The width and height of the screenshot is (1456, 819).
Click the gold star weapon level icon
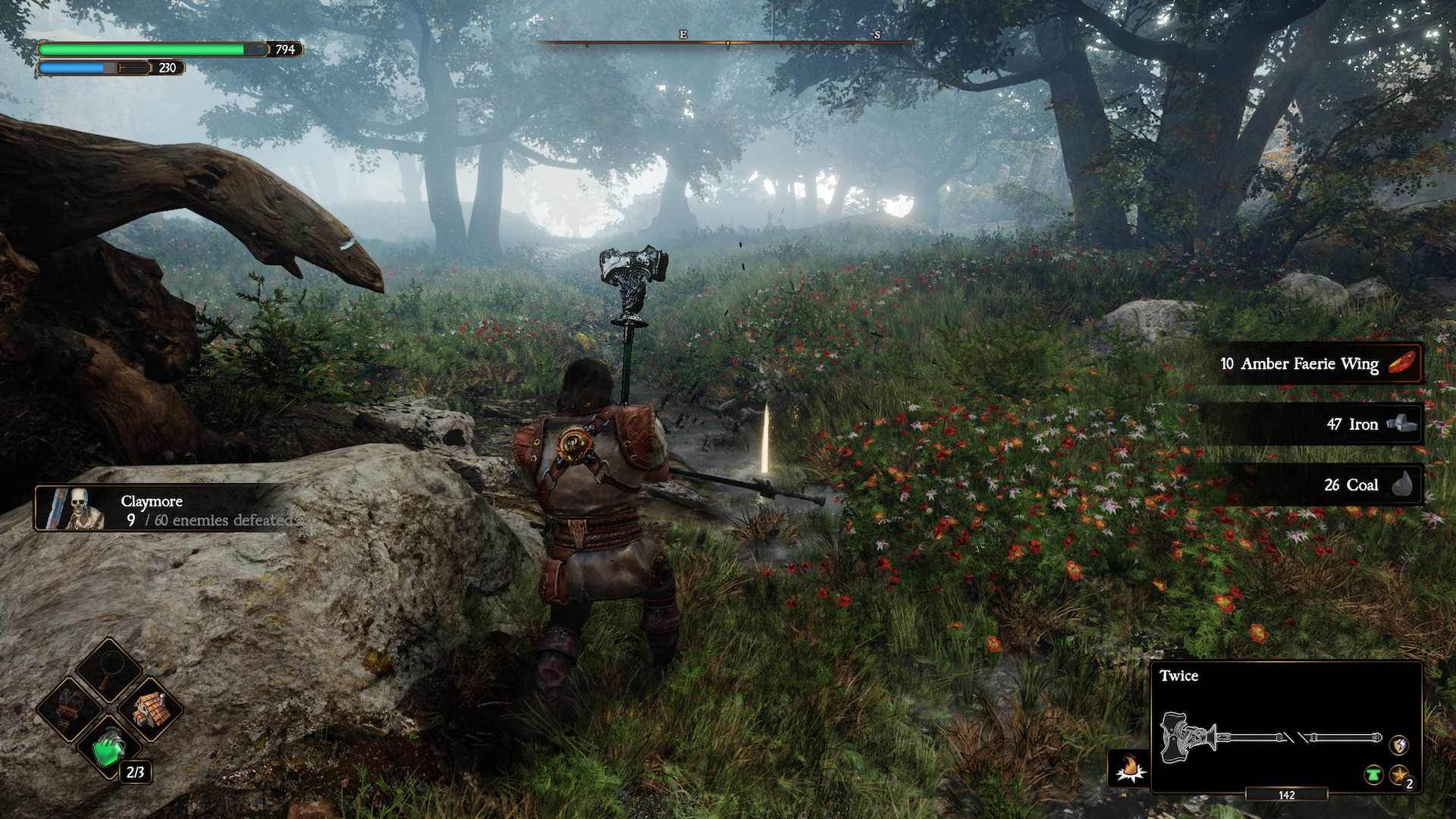(1399, 775)
